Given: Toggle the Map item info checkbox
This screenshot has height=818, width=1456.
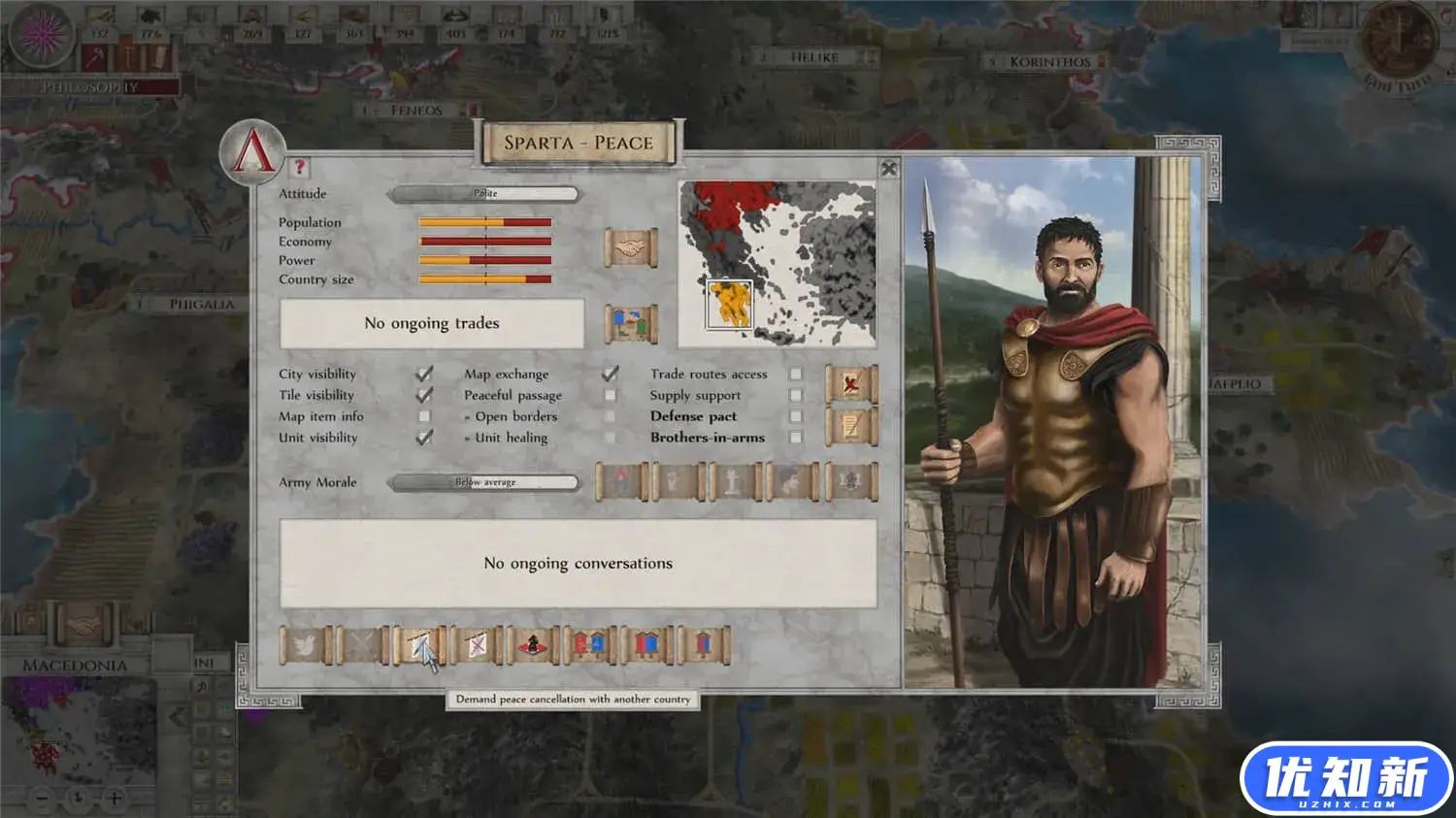Looking at the screenshot, I should [x=424, y=416].
